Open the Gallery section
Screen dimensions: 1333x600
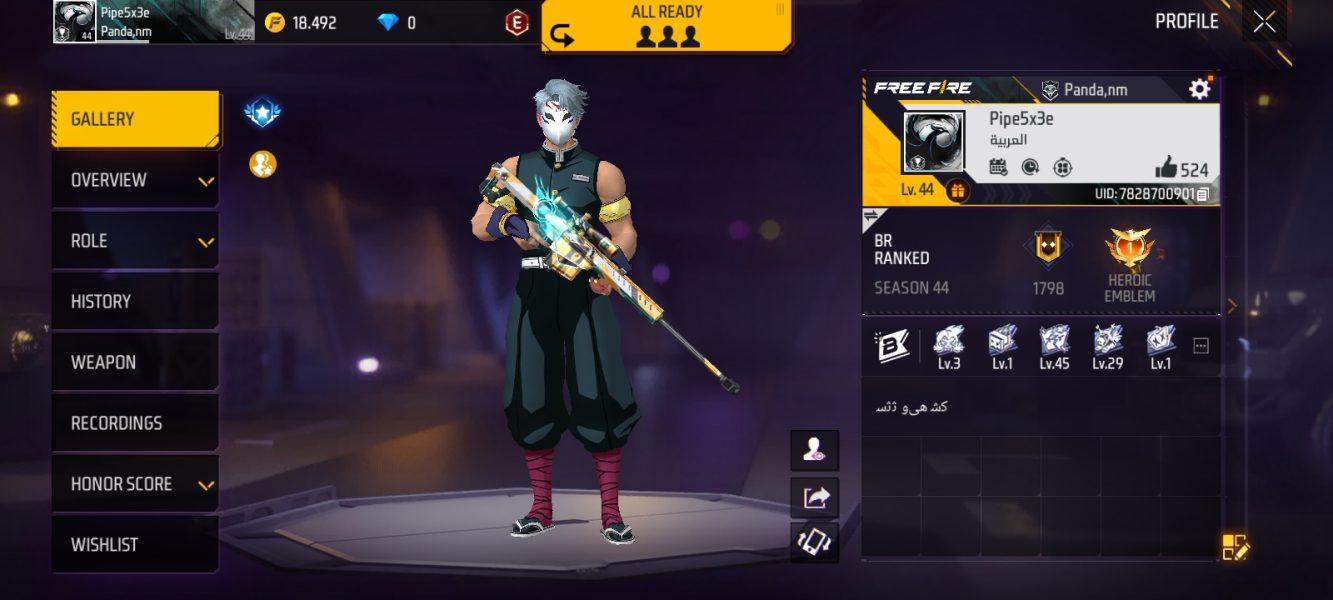(x=135, y=119)
